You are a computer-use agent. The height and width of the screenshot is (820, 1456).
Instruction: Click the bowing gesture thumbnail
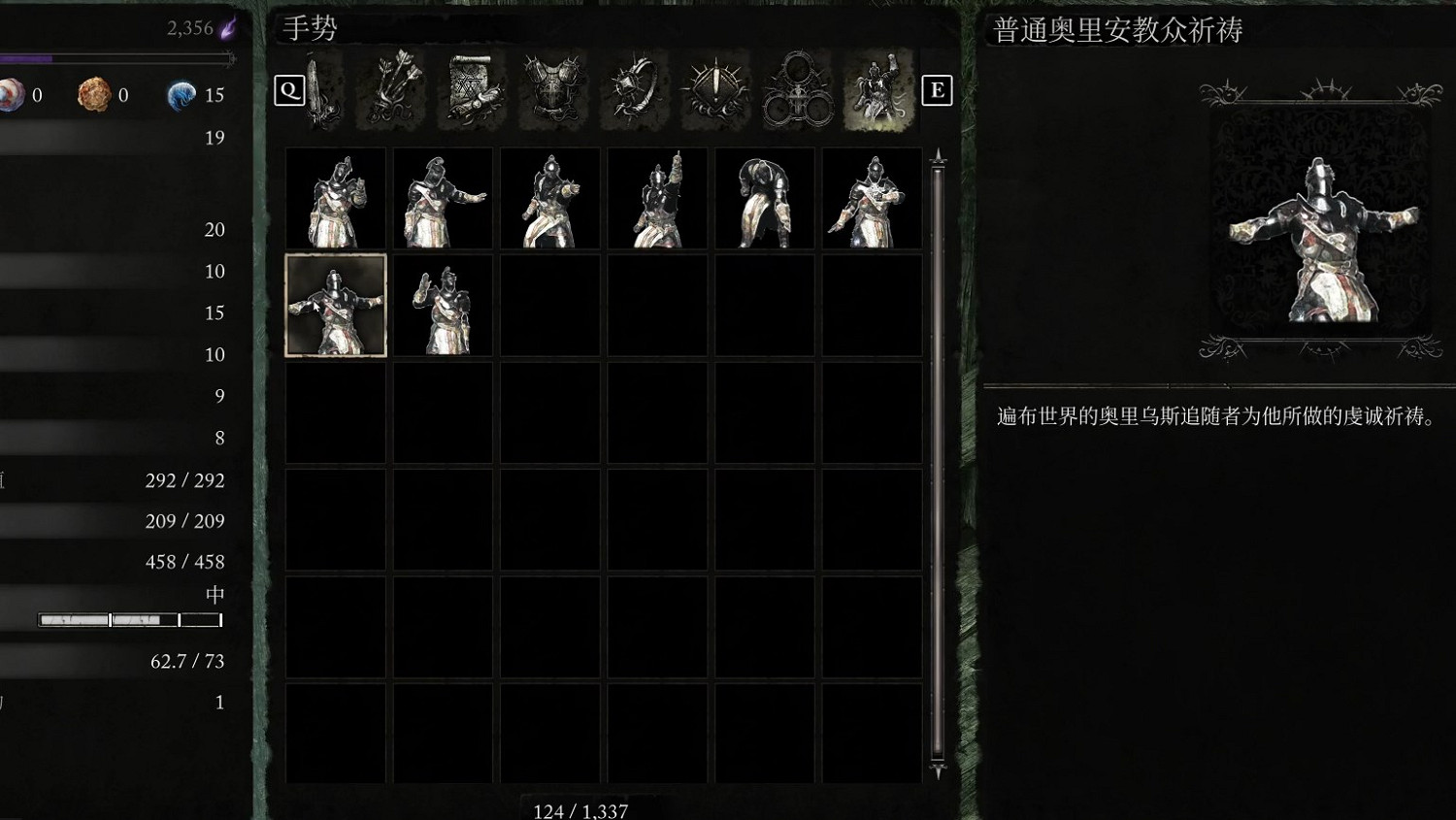click(765, 199)
